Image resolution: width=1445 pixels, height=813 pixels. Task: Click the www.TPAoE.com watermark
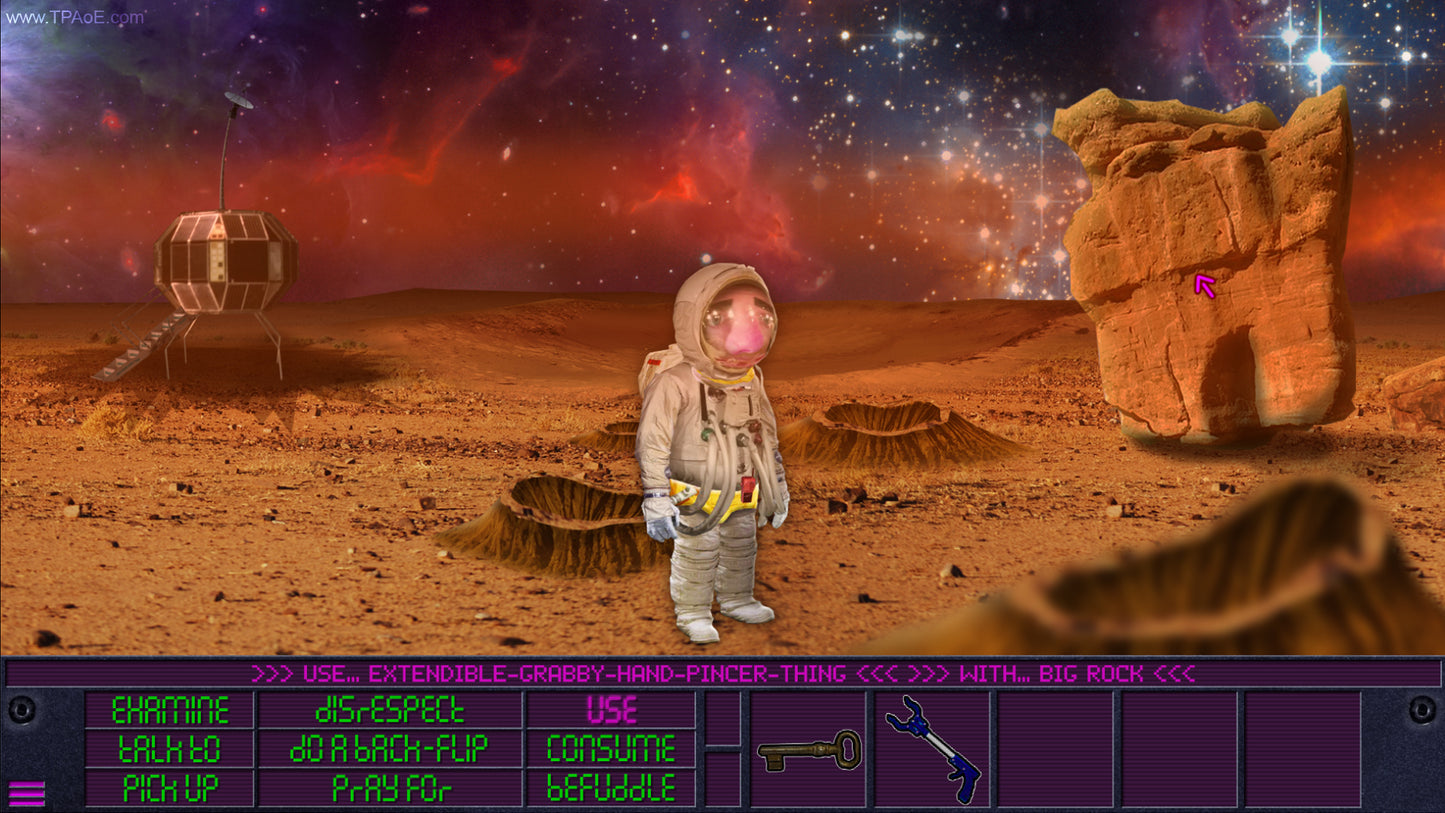pos(75,16)
